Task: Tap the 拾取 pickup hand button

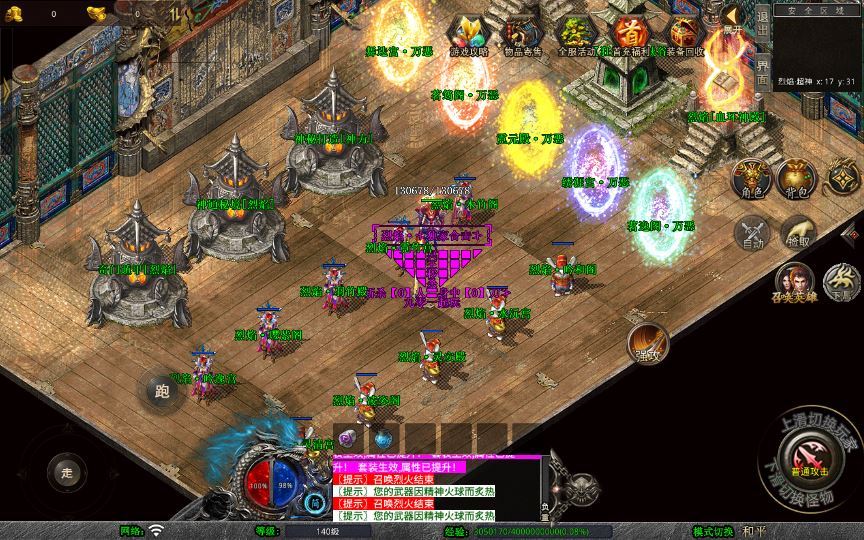Action: [797, 232]
